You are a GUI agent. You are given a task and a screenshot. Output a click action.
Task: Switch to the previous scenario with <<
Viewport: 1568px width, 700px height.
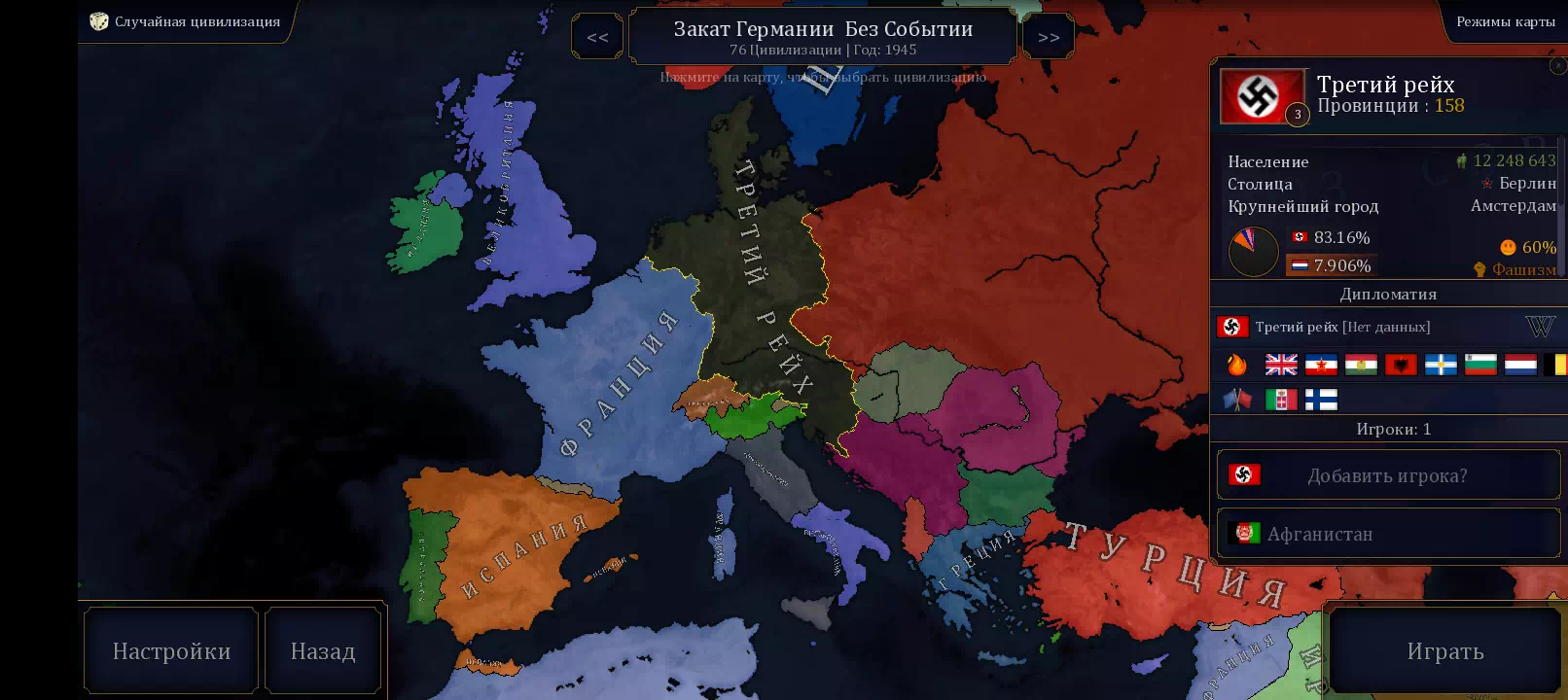point(597,37)
